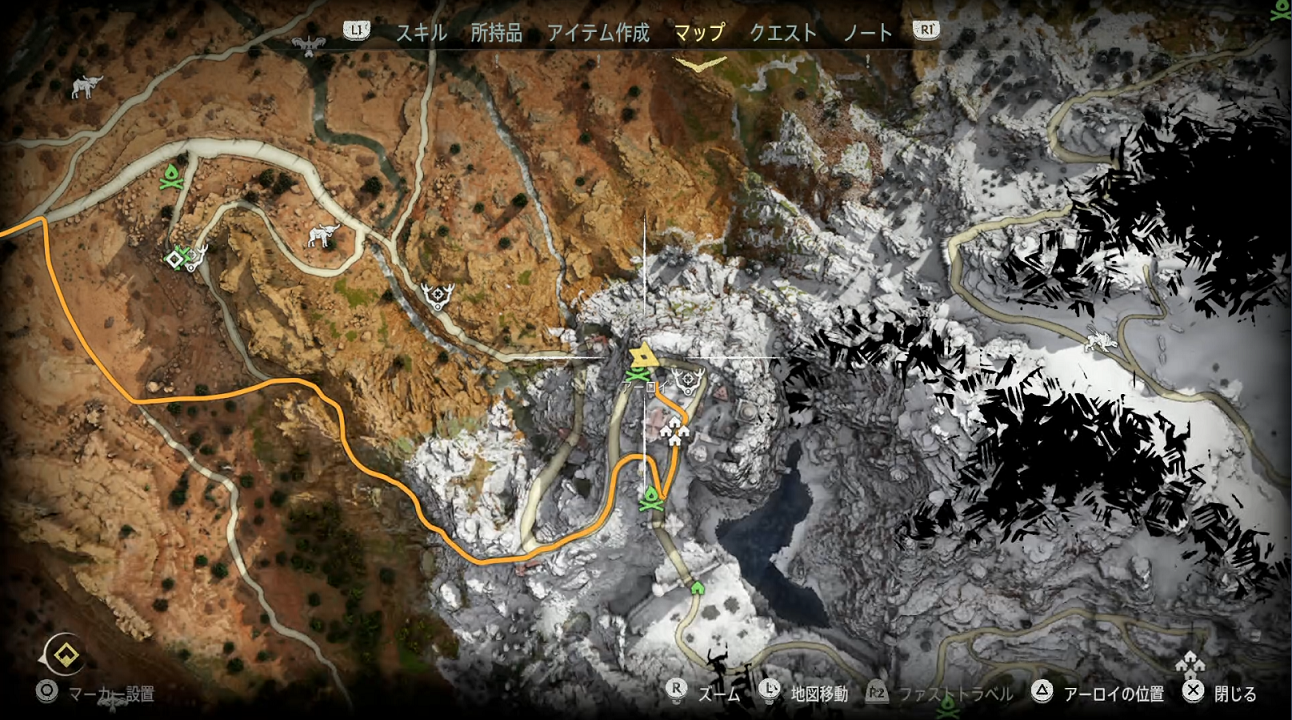The height and width of the screenshot is (720, 1292).
Task: Select the settlement houses icon on the orange route
Action: click(x=676, y=431)
